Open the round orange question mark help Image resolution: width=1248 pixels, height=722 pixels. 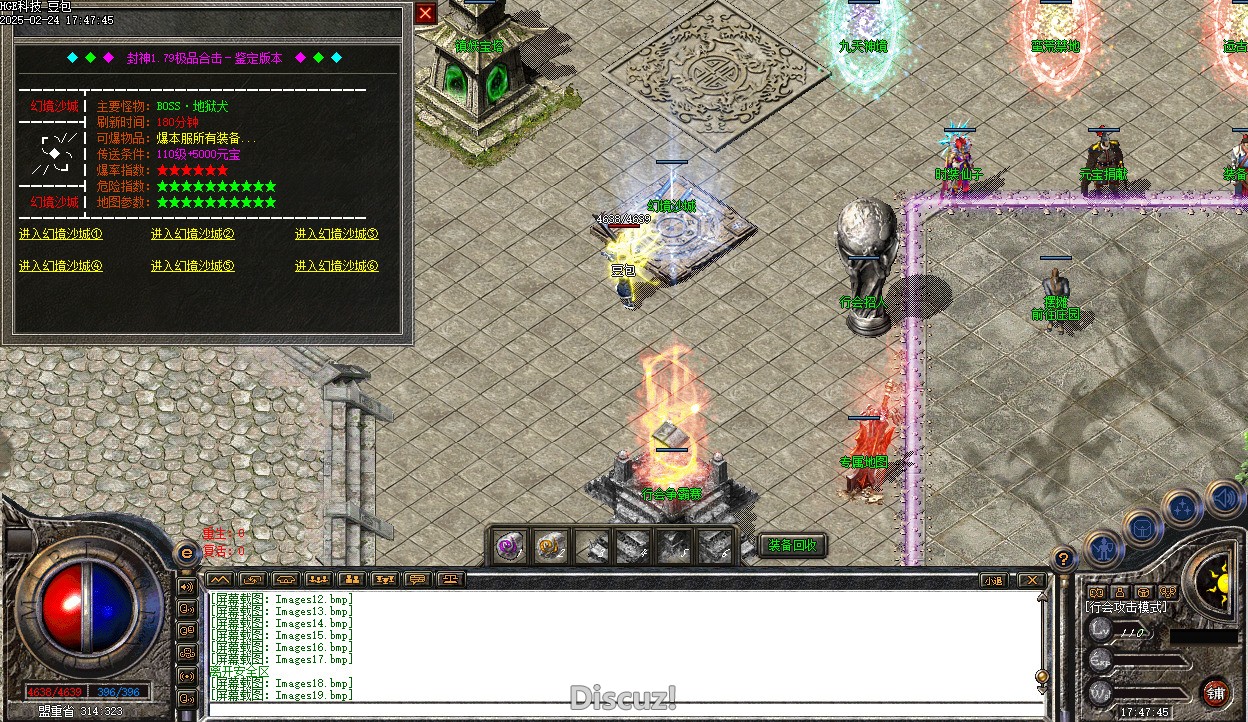1065,559
